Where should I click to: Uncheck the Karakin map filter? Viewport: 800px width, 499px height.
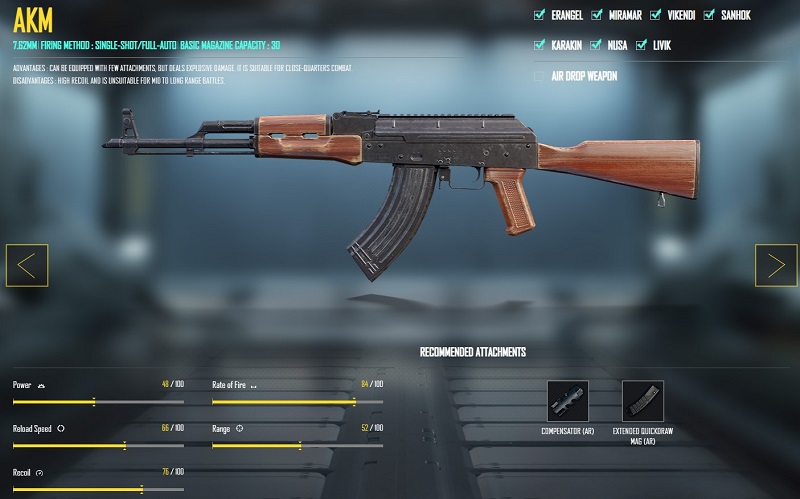tap(540, 45)
